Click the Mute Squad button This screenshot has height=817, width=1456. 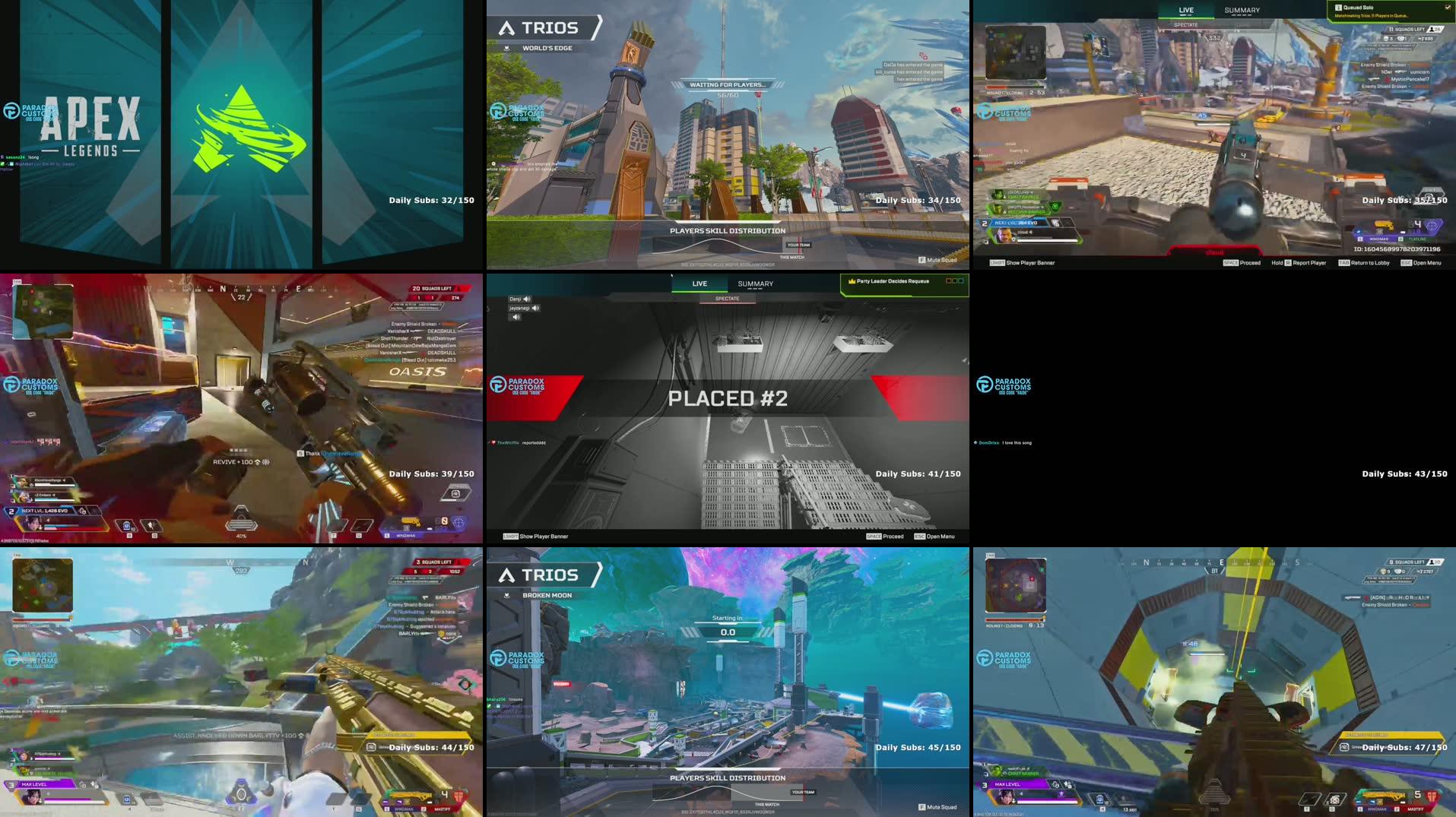pos(937,259)
